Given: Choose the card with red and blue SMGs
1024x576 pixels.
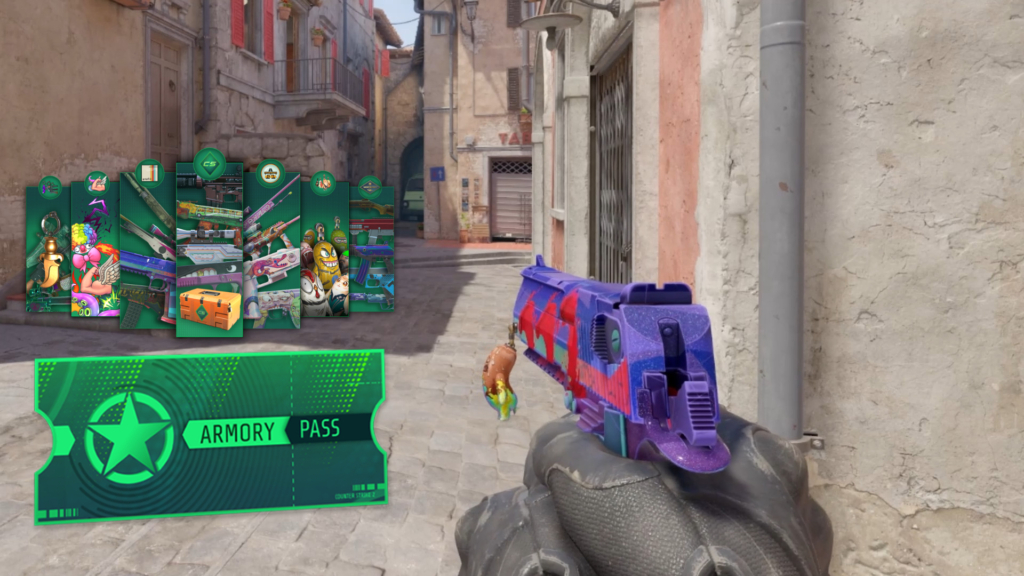Looking at the screenshot, I should point(371,250).
